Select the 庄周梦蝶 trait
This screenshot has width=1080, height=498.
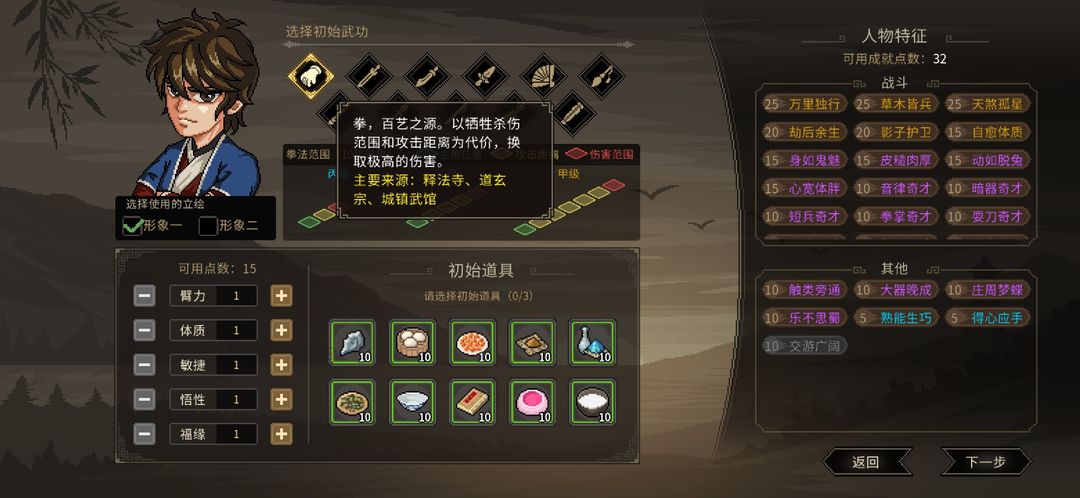[985, 290]
